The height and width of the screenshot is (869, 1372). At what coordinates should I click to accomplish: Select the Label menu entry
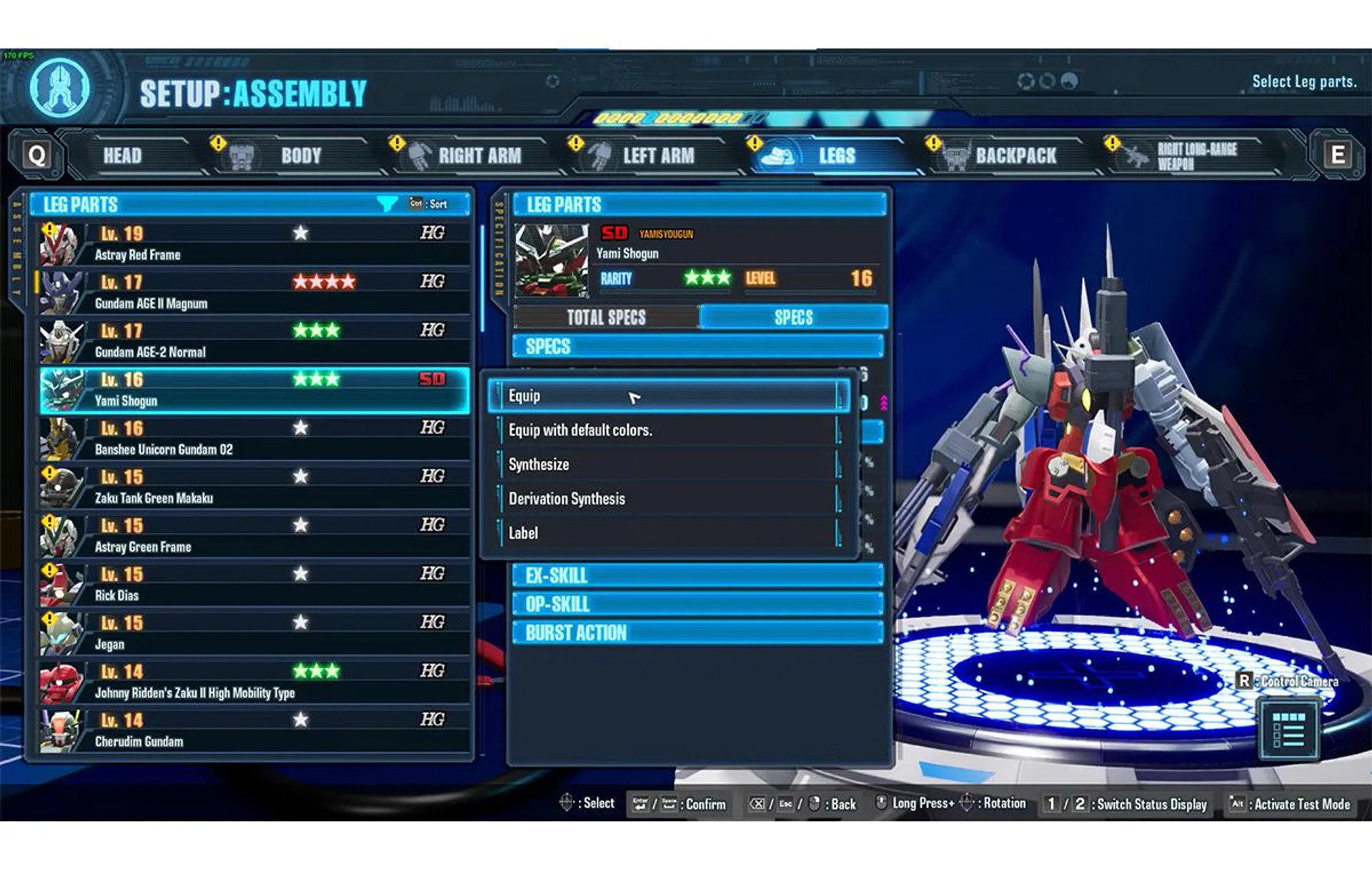[668, 533]
